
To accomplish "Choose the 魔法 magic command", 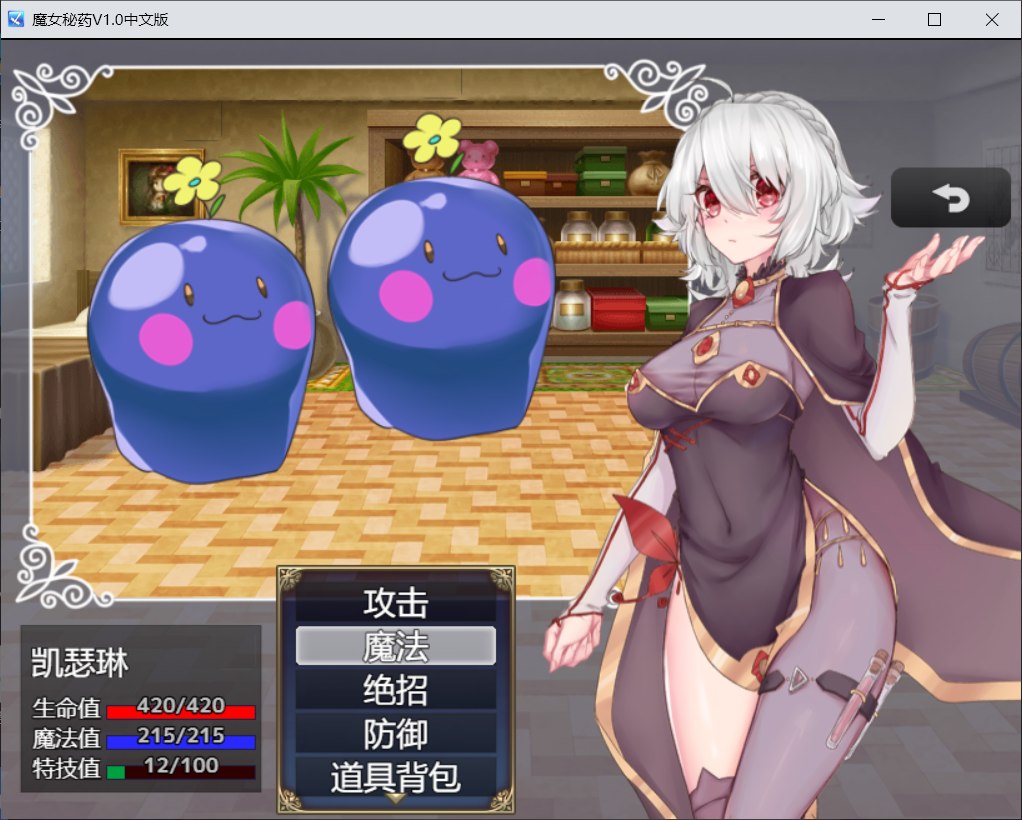I will point(396,647).
